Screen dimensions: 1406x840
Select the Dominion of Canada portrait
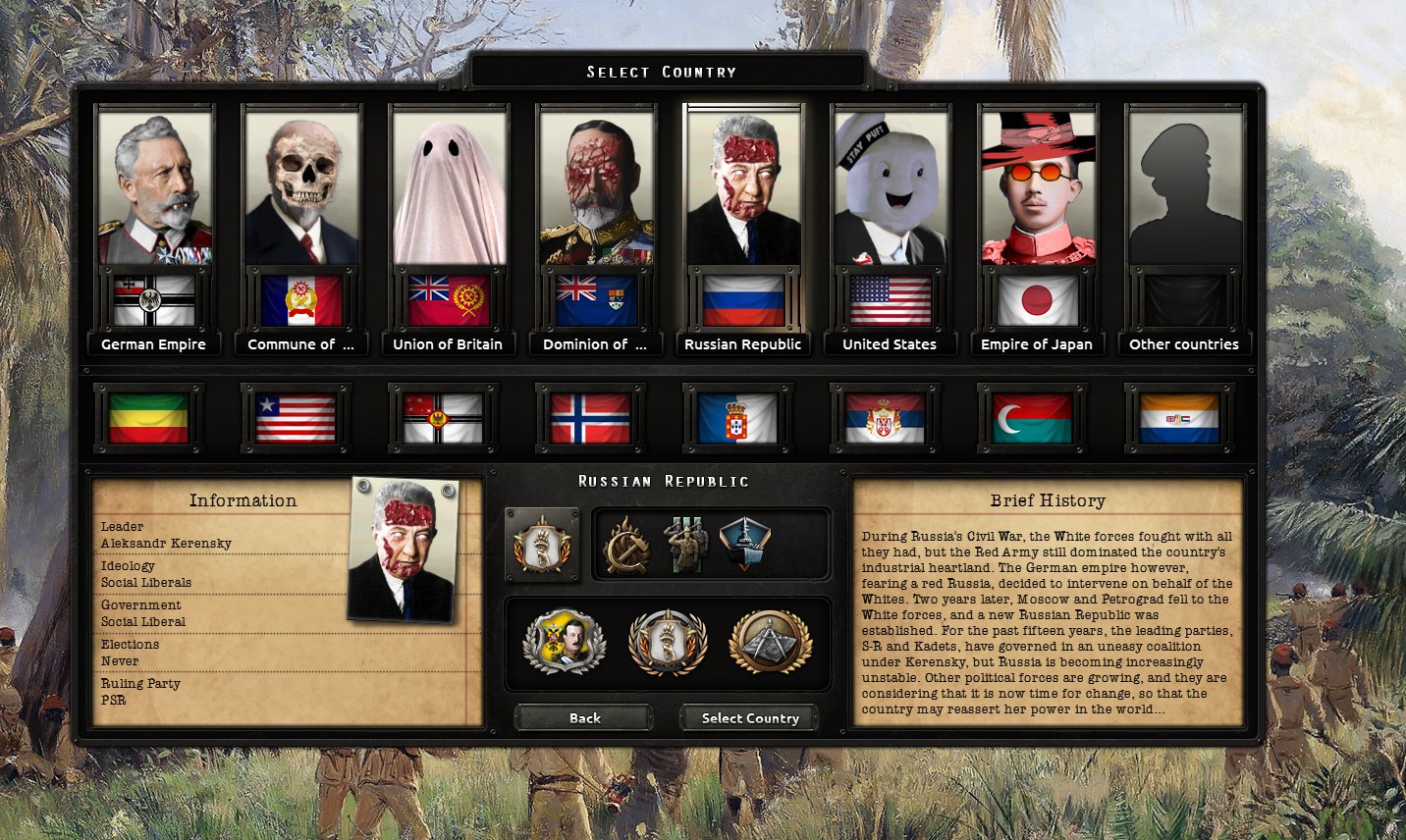pyautogui.click(x=596, y=186)
